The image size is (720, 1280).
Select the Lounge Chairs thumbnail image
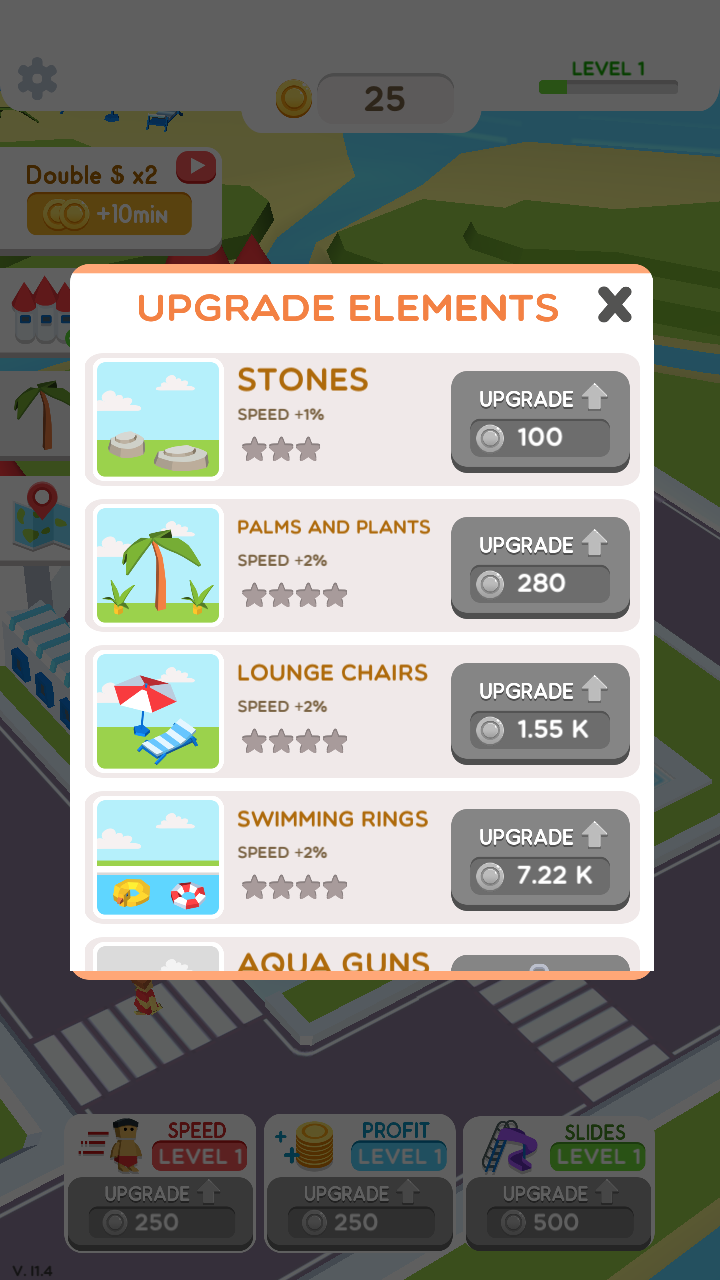point(159,712)
